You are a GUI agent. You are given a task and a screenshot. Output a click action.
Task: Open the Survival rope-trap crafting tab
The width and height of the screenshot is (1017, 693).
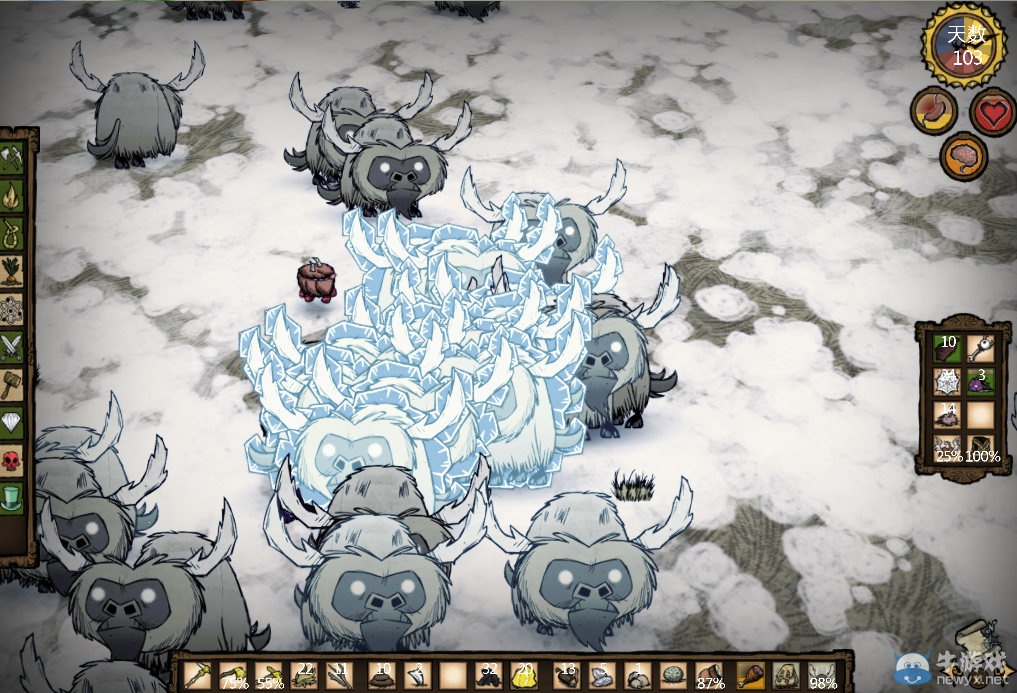12,232
